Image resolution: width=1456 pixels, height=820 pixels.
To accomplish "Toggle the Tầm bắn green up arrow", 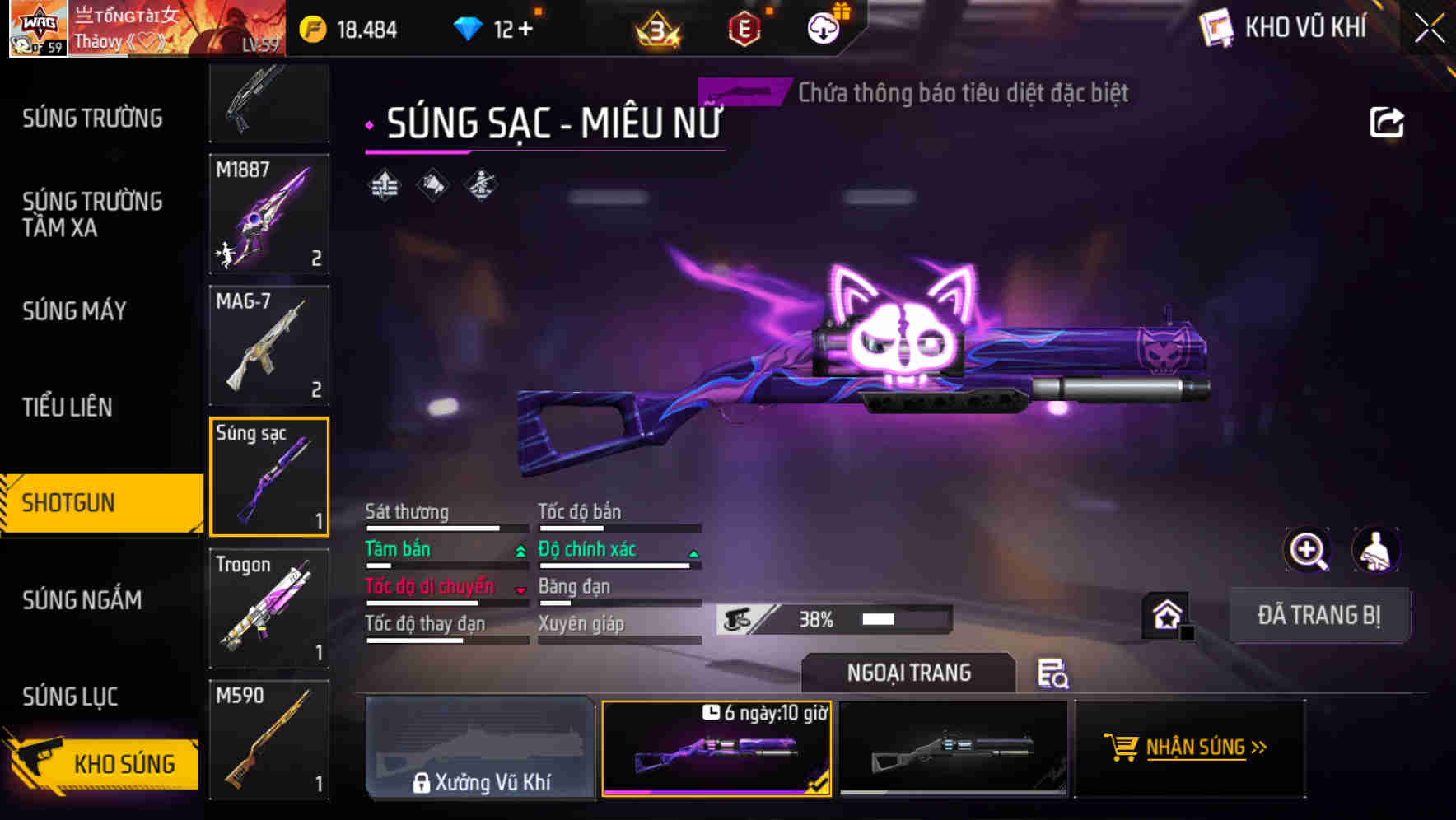I will click(520, 551).
